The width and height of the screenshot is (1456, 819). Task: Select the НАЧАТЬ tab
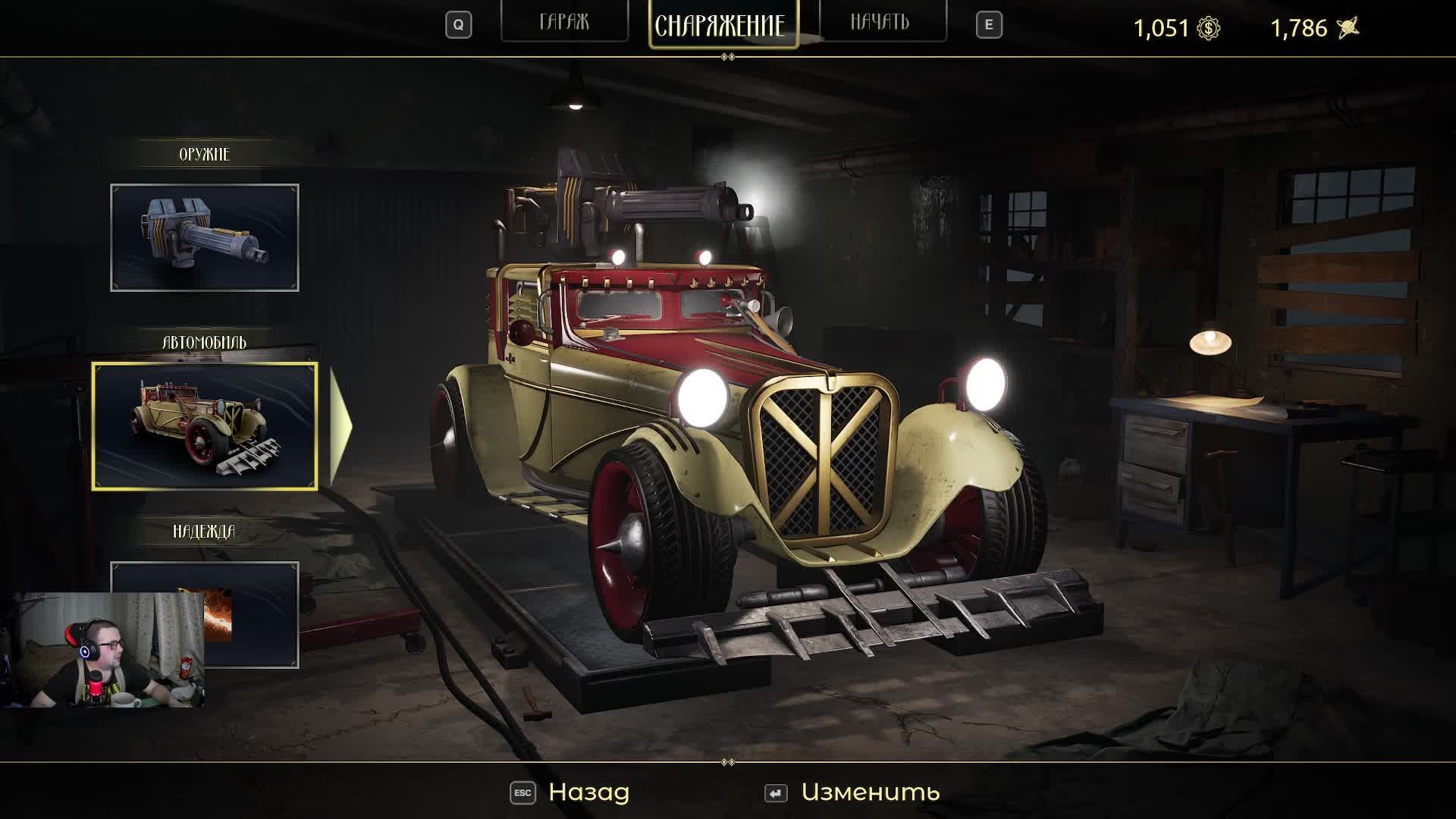[882, 23]
